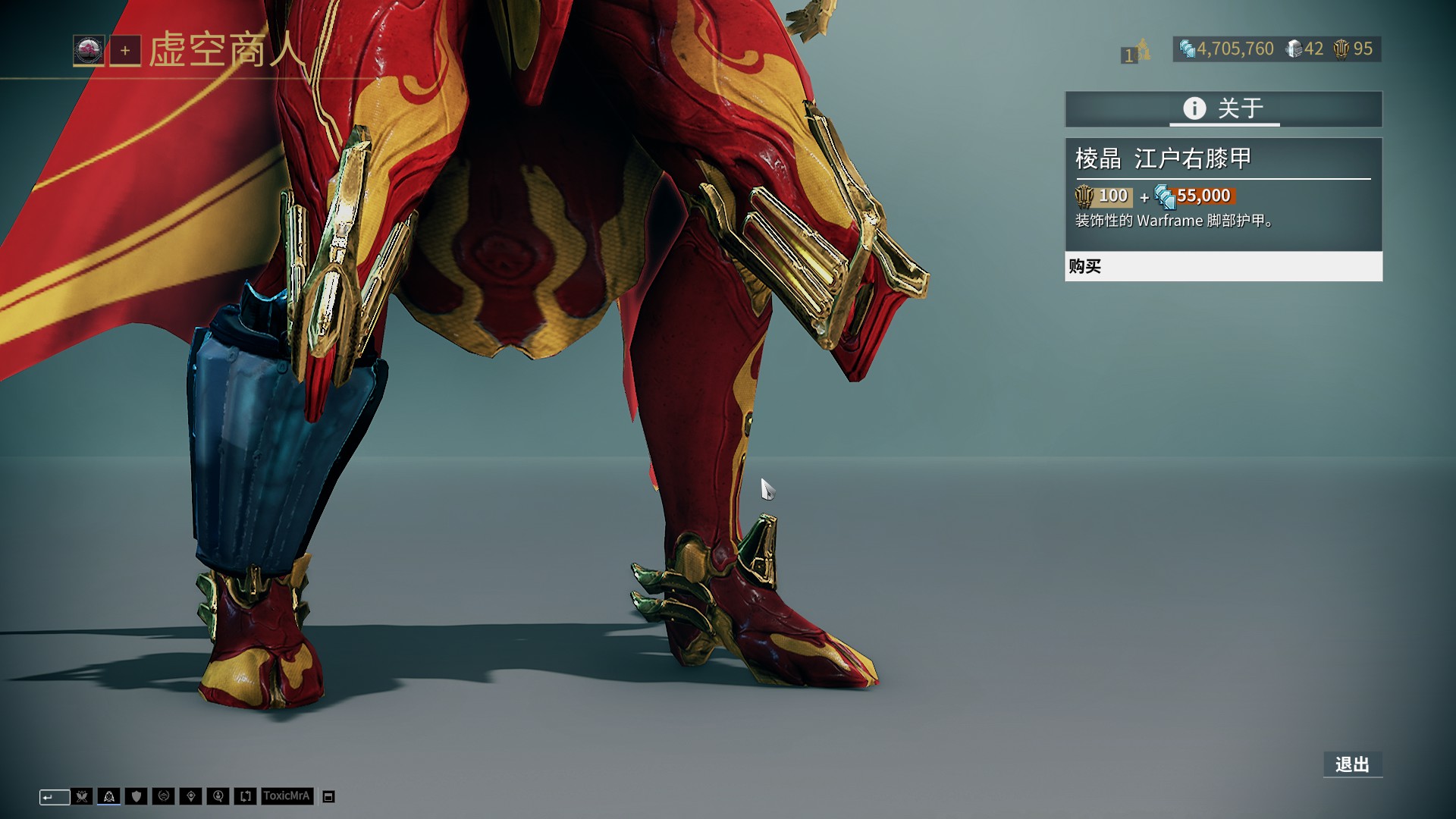Open the player search icon on the taskbar

[218, 796]
